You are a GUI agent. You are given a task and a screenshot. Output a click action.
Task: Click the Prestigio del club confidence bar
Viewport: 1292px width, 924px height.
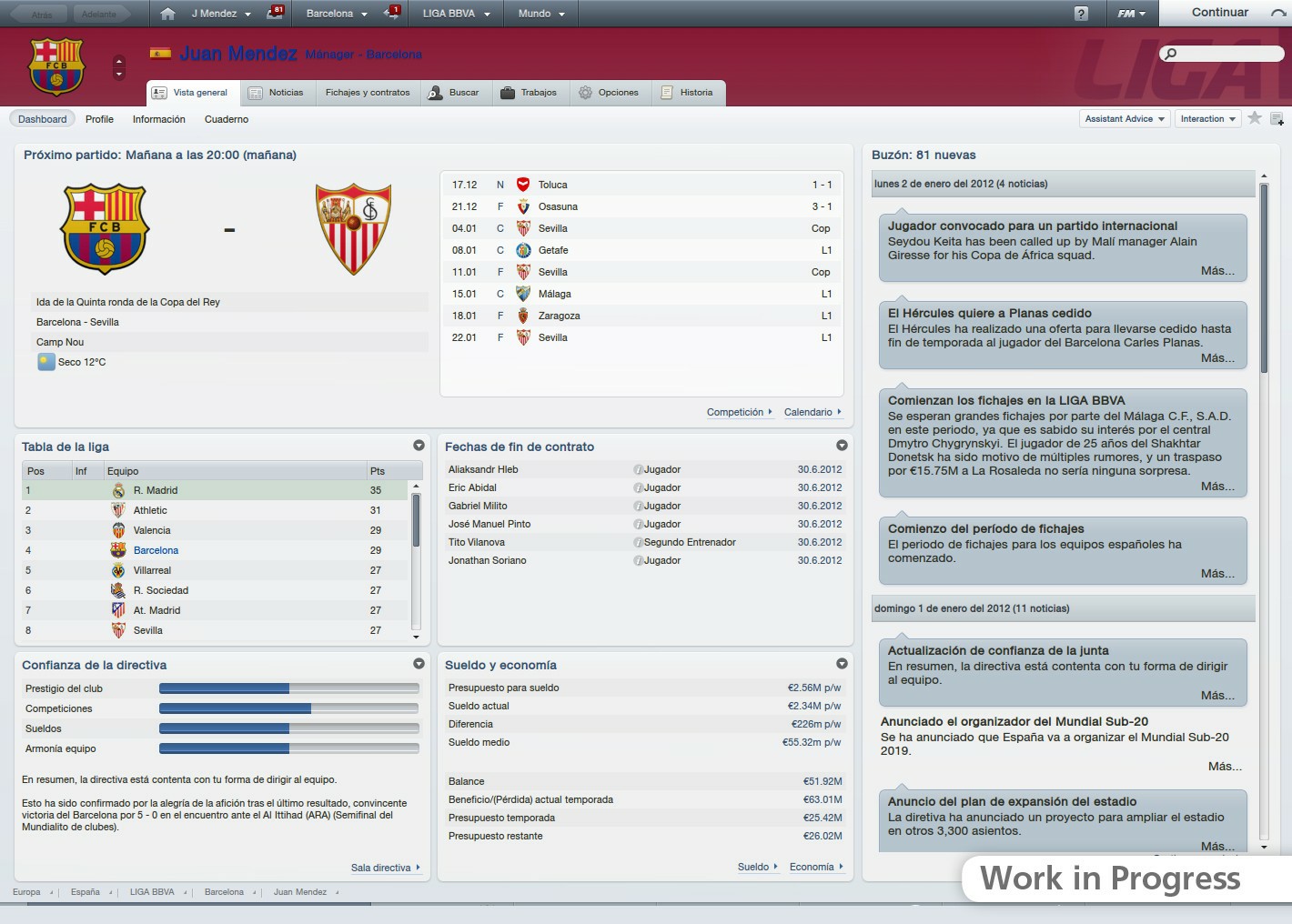[x=288, y=688]
